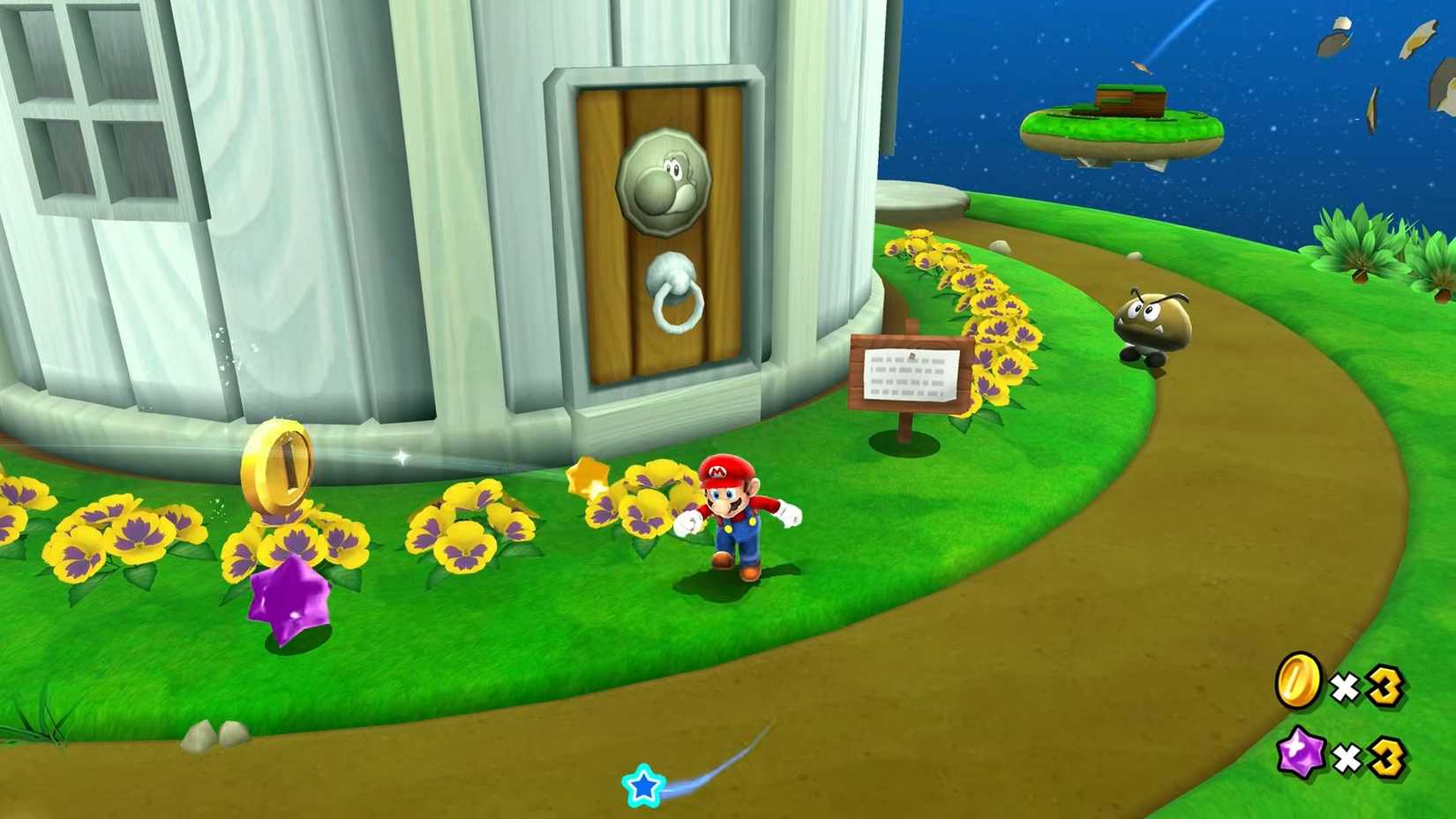Click the white ring door knocker
This screenshot has width=1456, height=819.
tap(674, 306)
